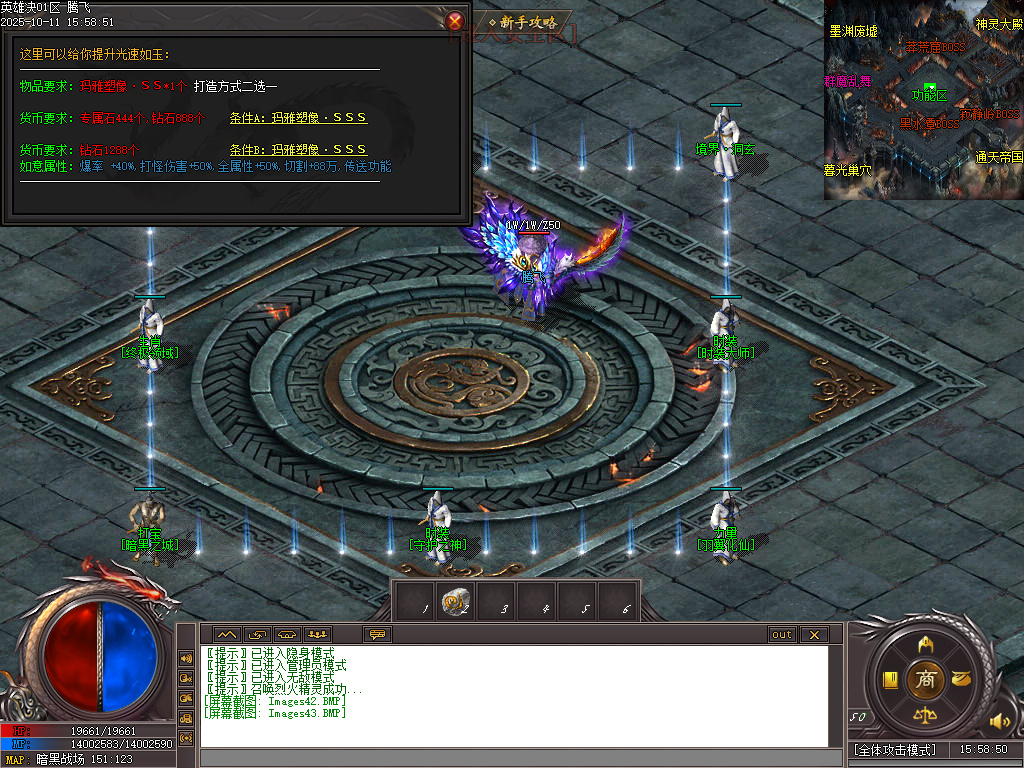Open the golden book icon
Image resolution: width=1024 pixels, height=768 pixels.
click(889, 680)
